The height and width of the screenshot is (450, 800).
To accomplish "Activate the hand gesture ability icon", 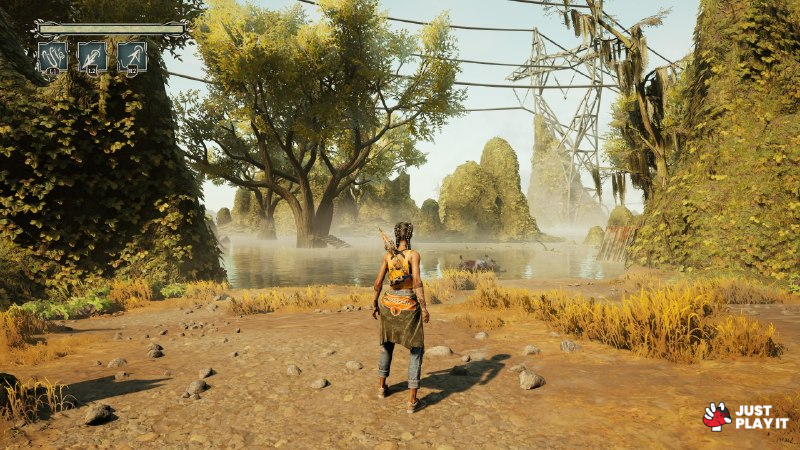I will (53, 56).
